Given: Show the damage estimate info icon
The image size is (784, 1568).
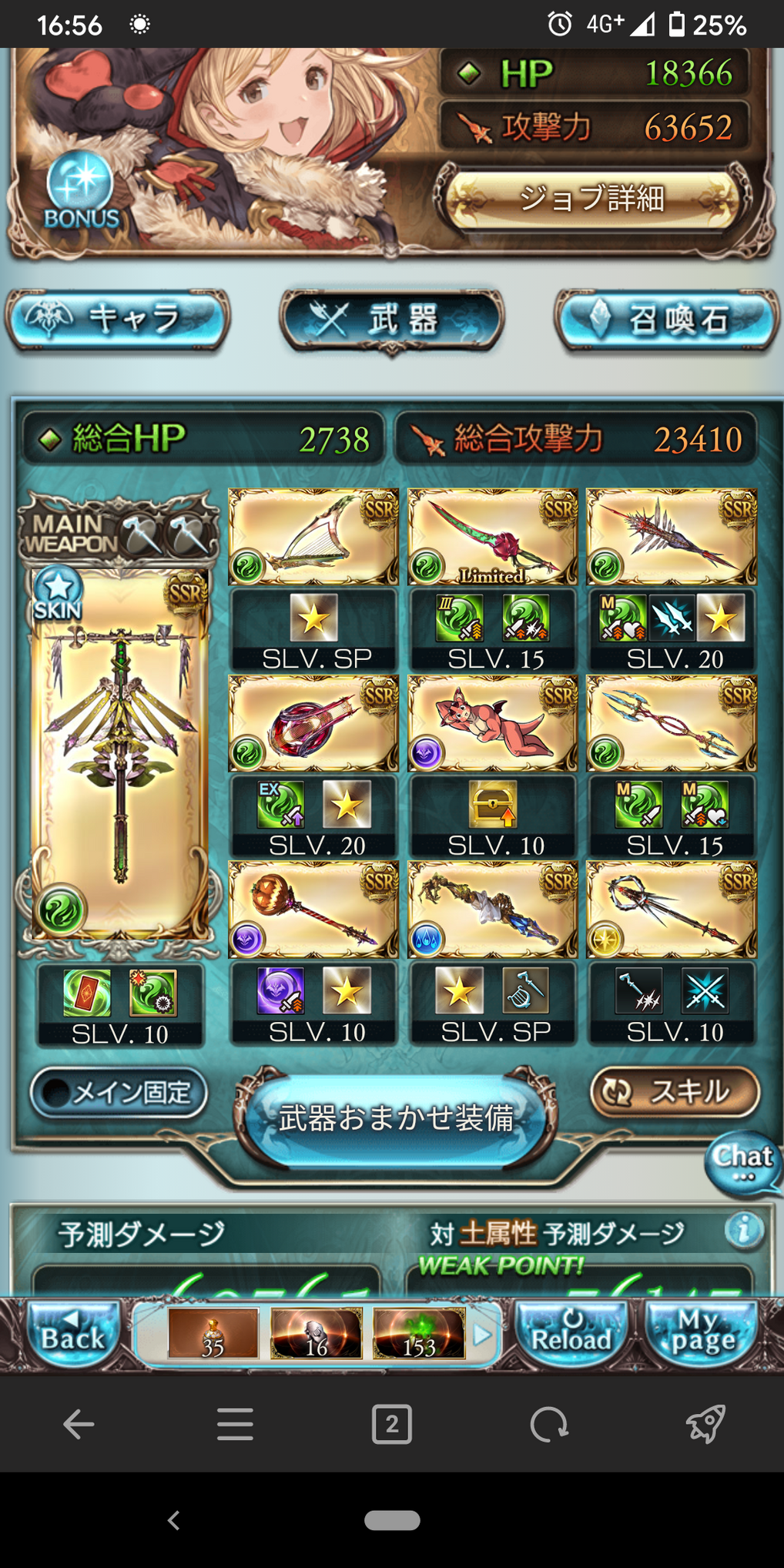Looking at the screenshot, I should [x=743, y=1230].
